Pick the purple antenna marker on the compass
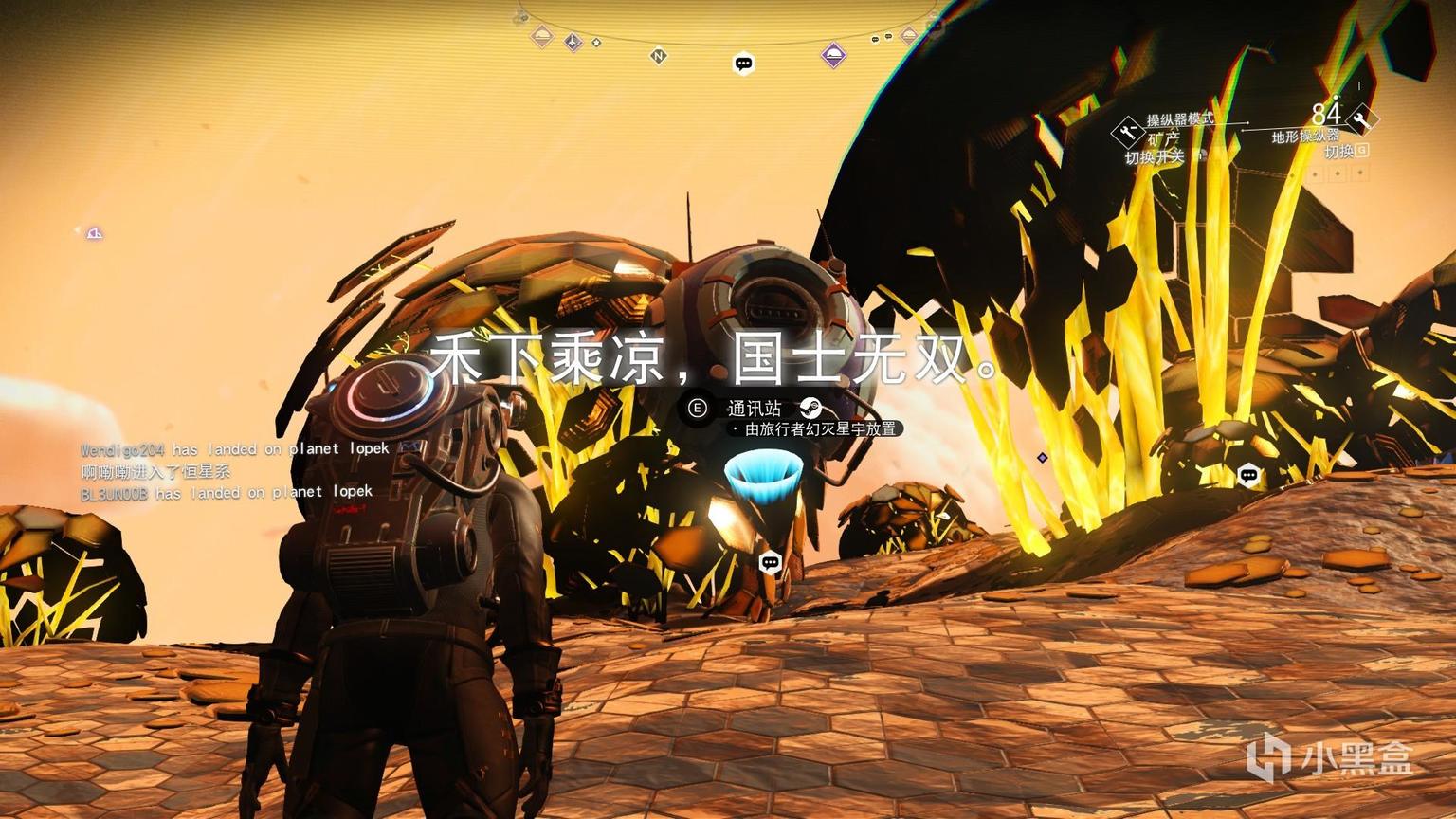This screenshot has height=819, width=1456. pyautogui.click(x=573, y=42)
